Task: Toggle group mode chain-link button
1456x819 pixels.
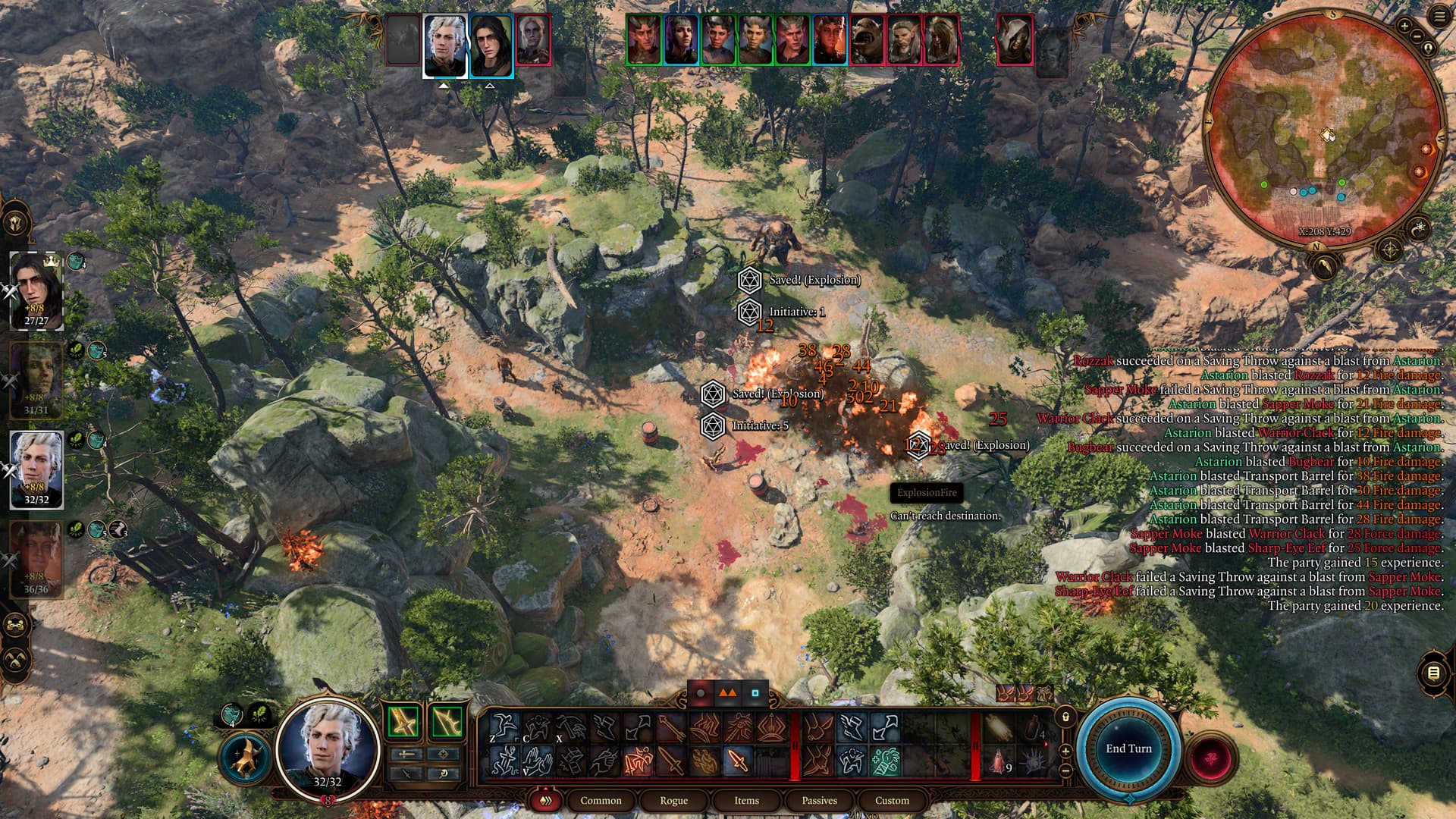Action: click(17, 626)
